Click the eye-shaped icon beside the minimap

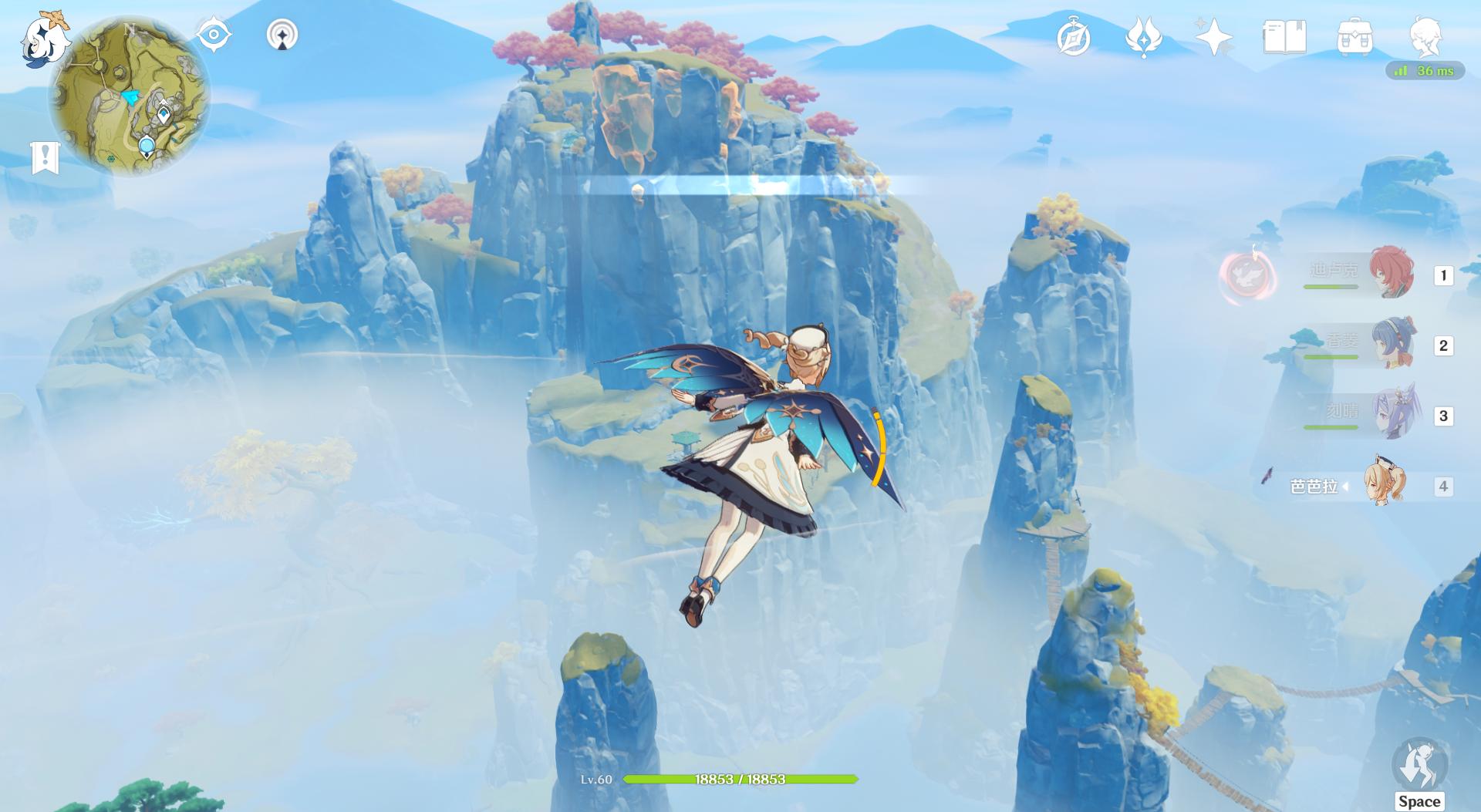coord(214,35)
